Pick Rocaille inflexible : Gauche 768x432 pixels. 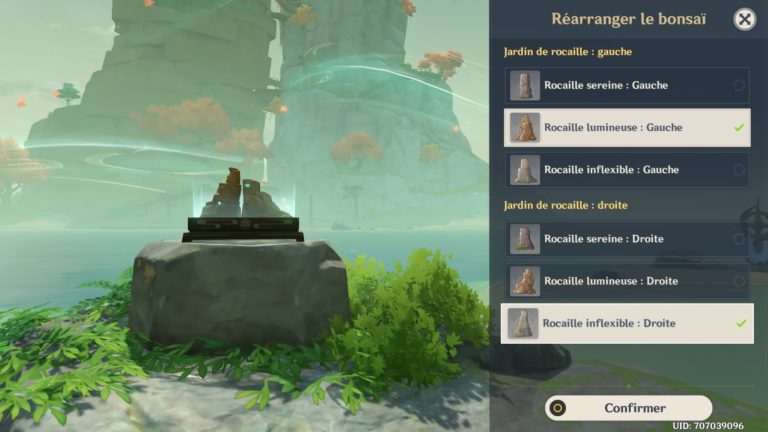point(627,170)
